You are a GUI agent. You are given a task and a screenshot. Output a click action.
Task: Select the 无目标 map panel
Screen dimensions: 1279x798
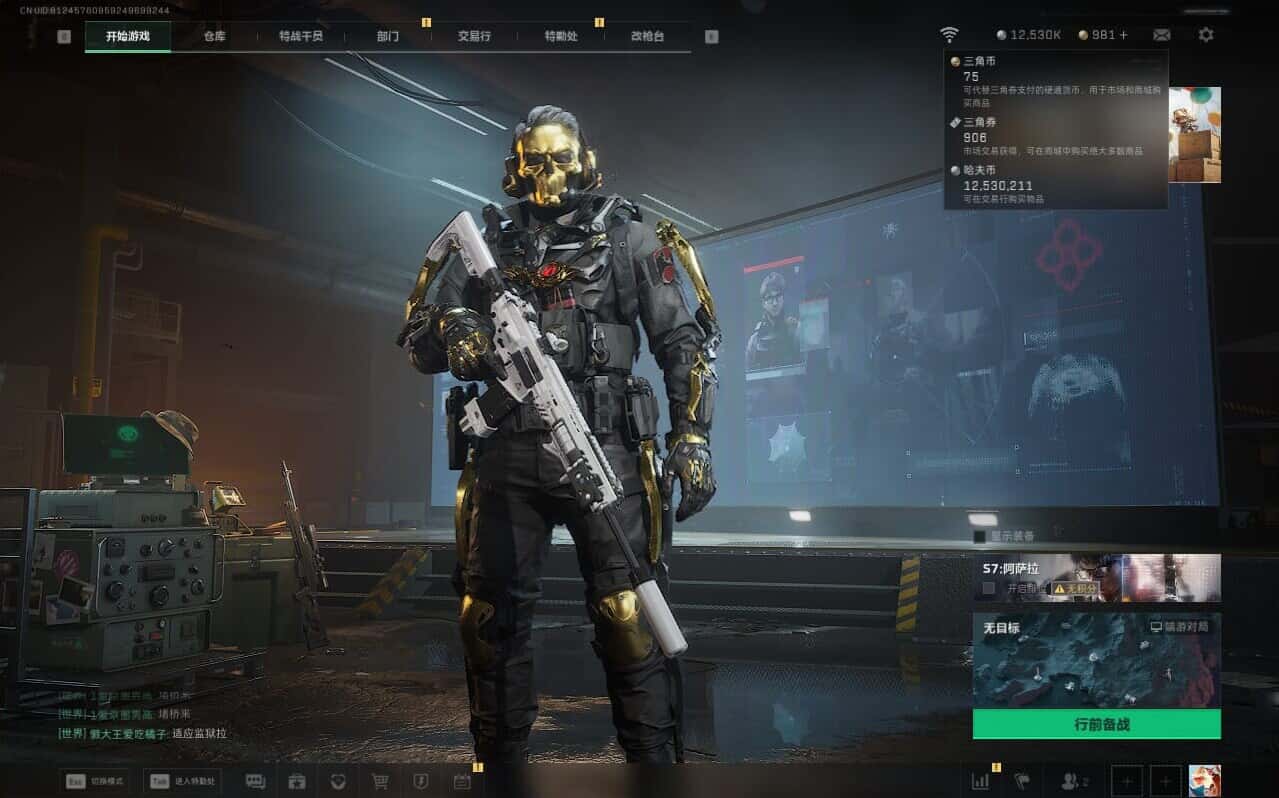click(1096, 660)
